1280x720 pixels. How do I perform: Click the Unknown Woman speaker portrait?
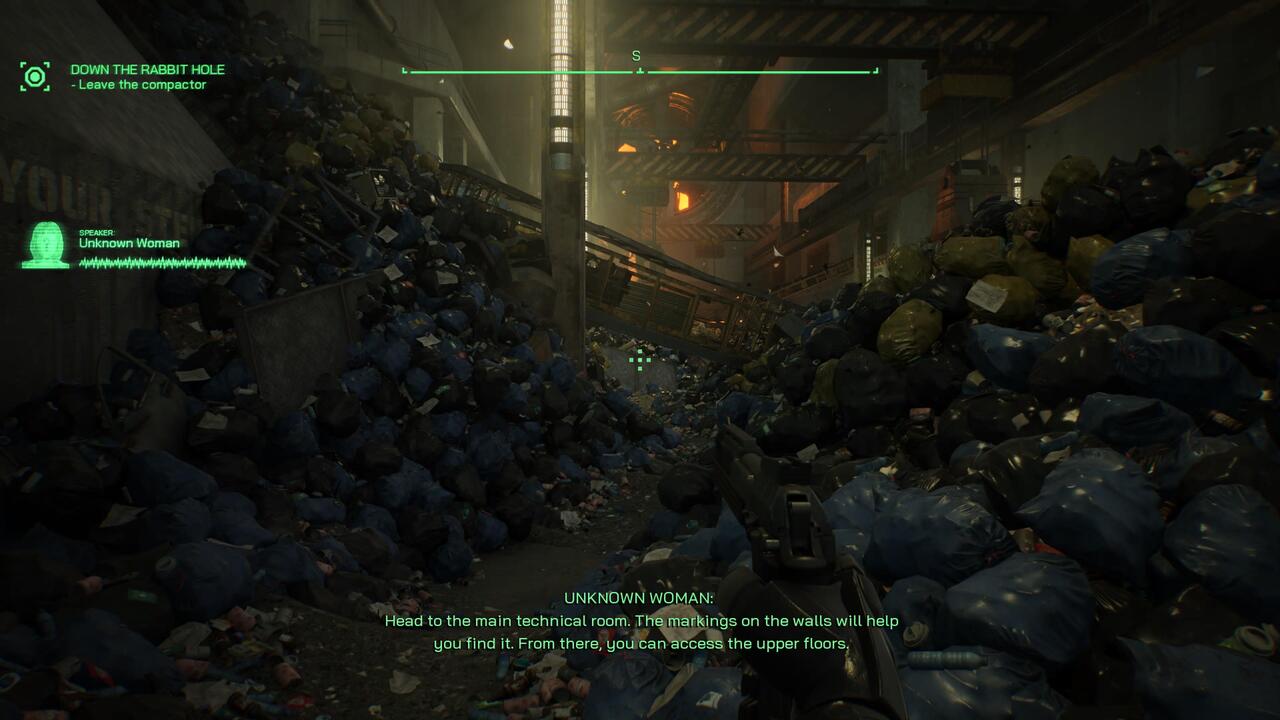[46, 245]
